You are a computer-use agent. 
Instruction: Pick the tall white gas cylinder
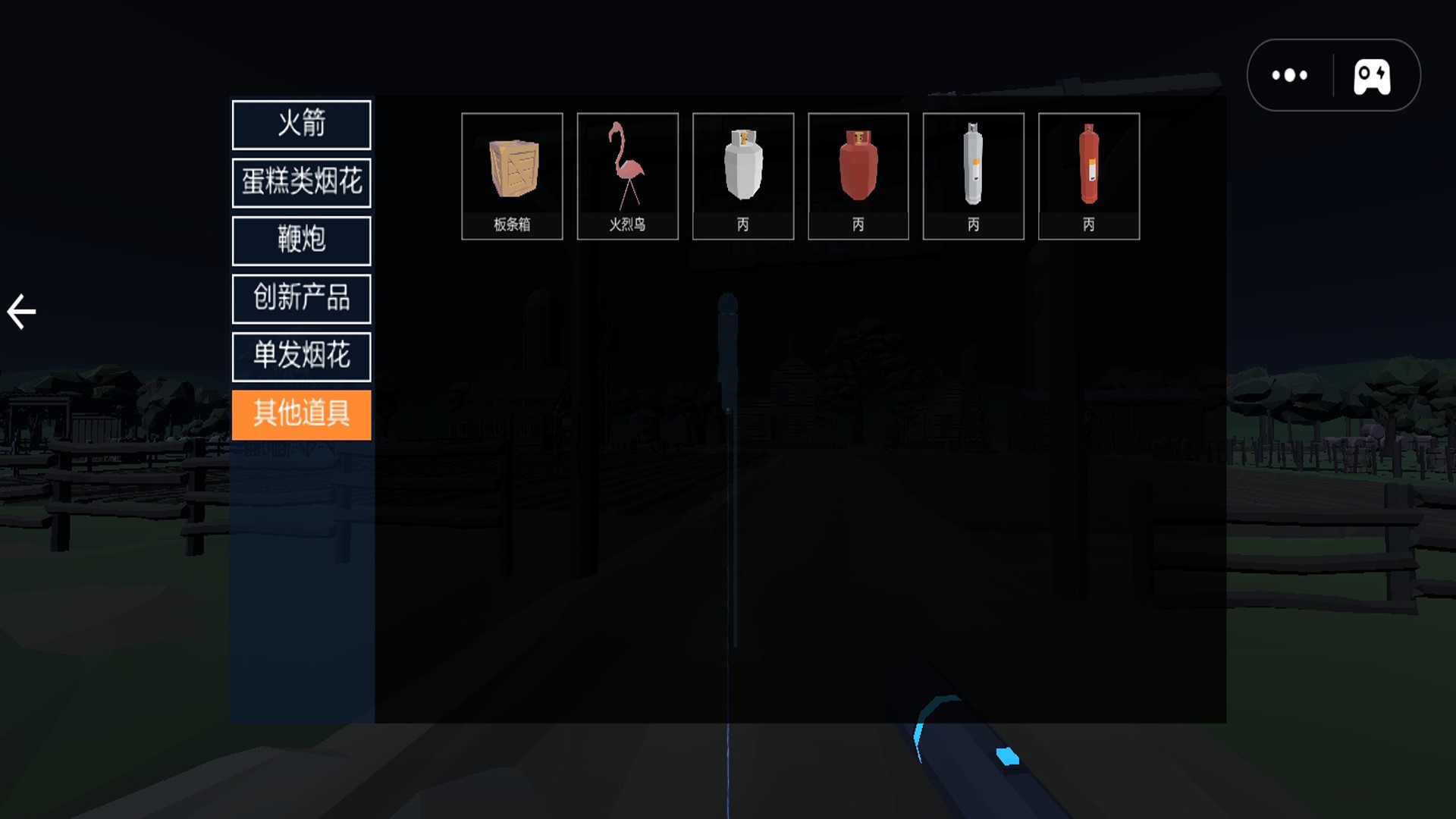(973, 176)
